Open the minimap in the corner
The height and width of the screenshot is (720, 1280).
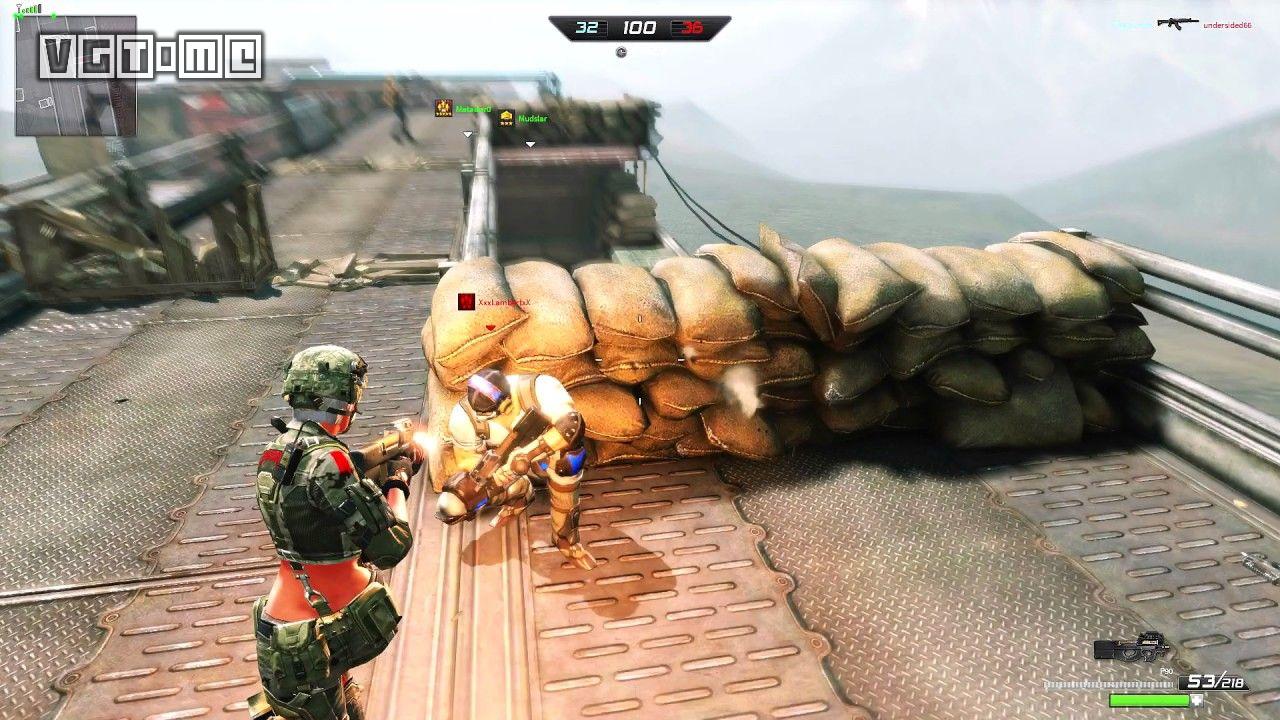coord(76,76)
